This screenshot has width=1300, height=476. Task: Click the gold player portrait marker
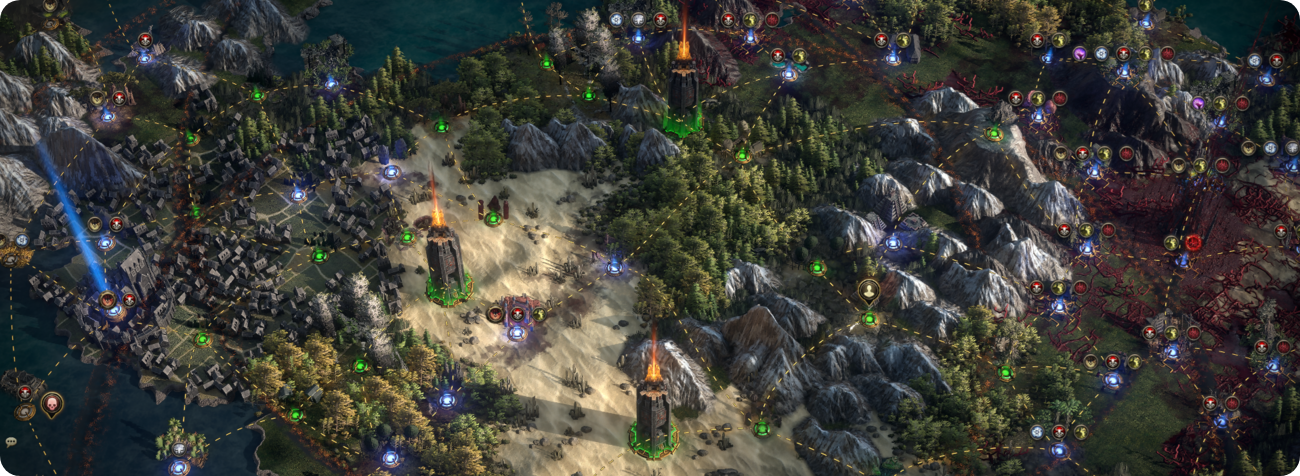point(869,291)
